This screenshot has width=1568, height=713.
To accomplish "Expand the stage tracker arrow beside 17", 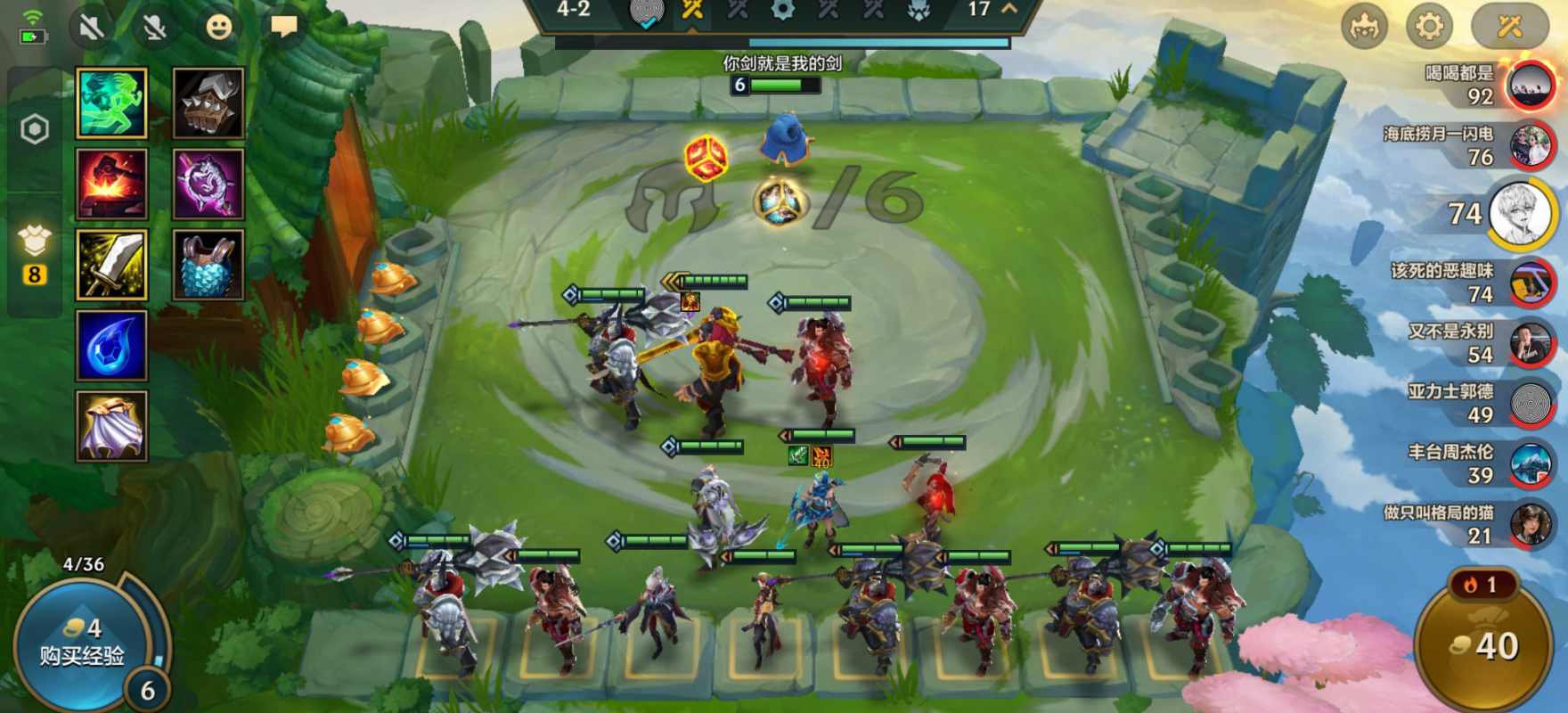I will 1009,9.
